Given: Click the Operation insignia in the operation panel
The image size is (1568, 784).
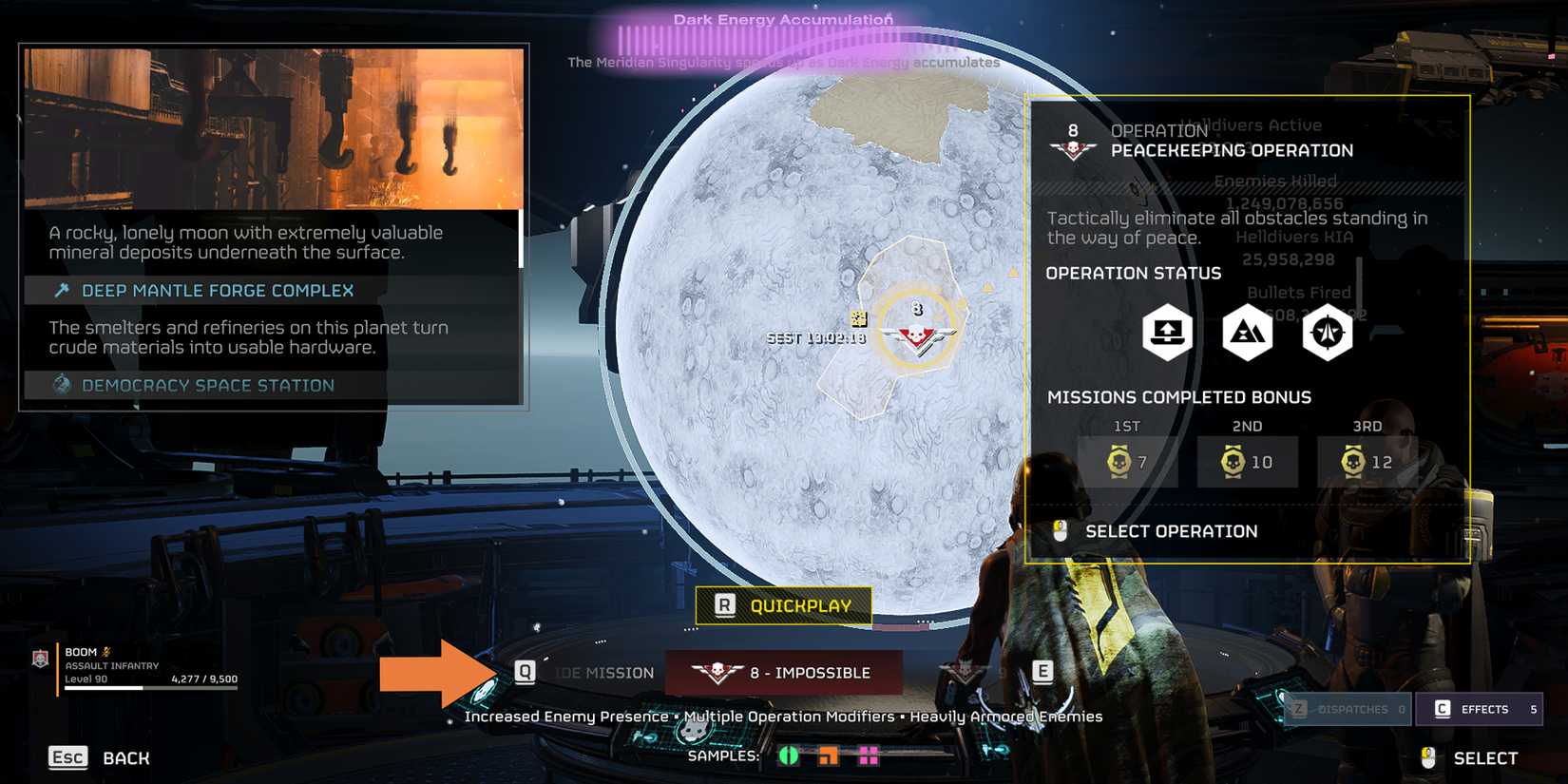Looking at the screenshot, I should click(1072, 146).
